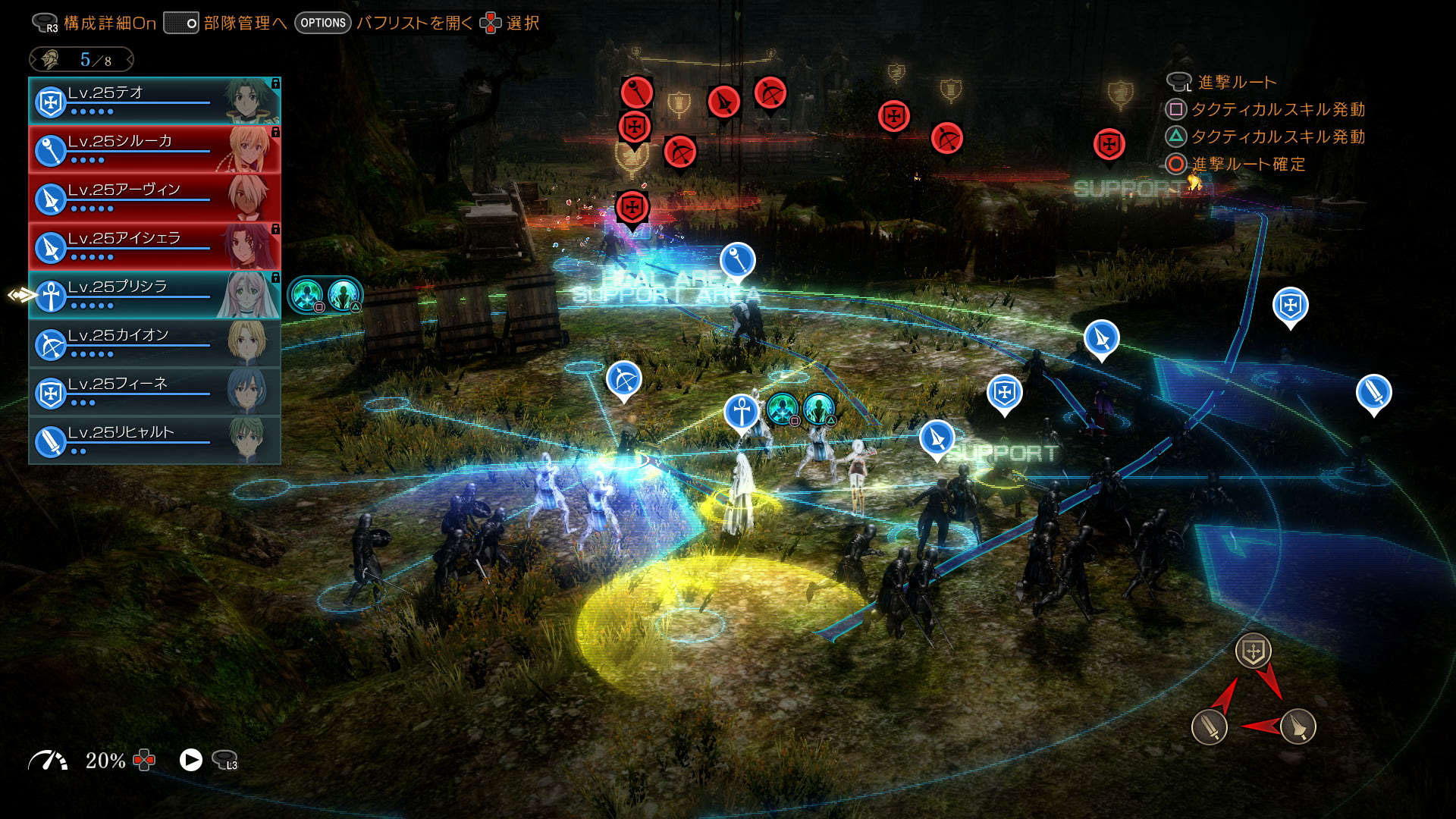
Task: Select the blue sword unit marker
Action: tap(1373, 393)
